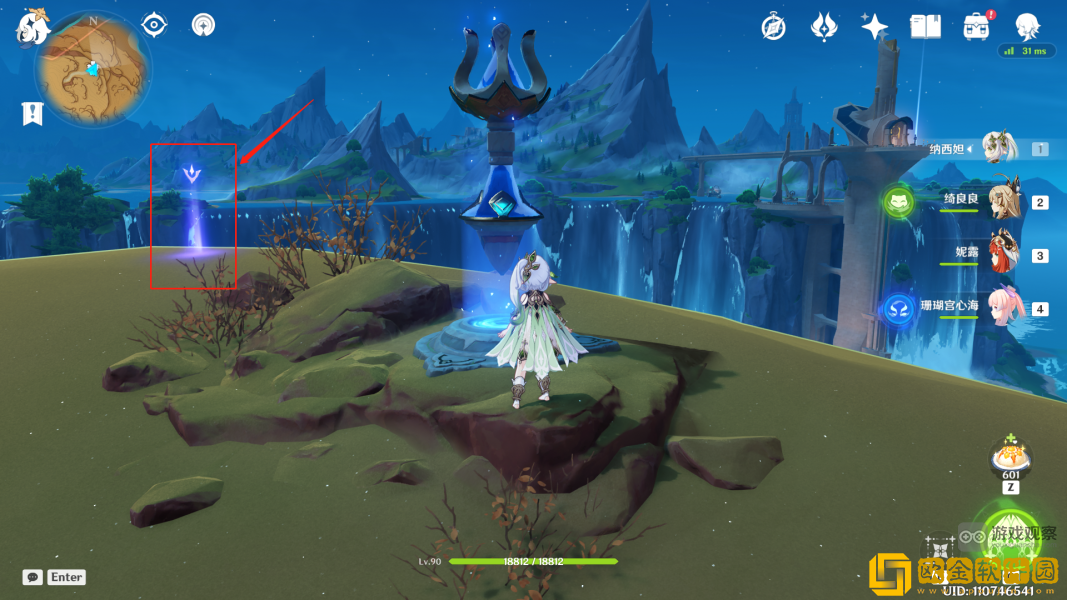Open the four-pointed star wish icon
The height and width of the screenshot is (600, 1067).
(875, 27)
